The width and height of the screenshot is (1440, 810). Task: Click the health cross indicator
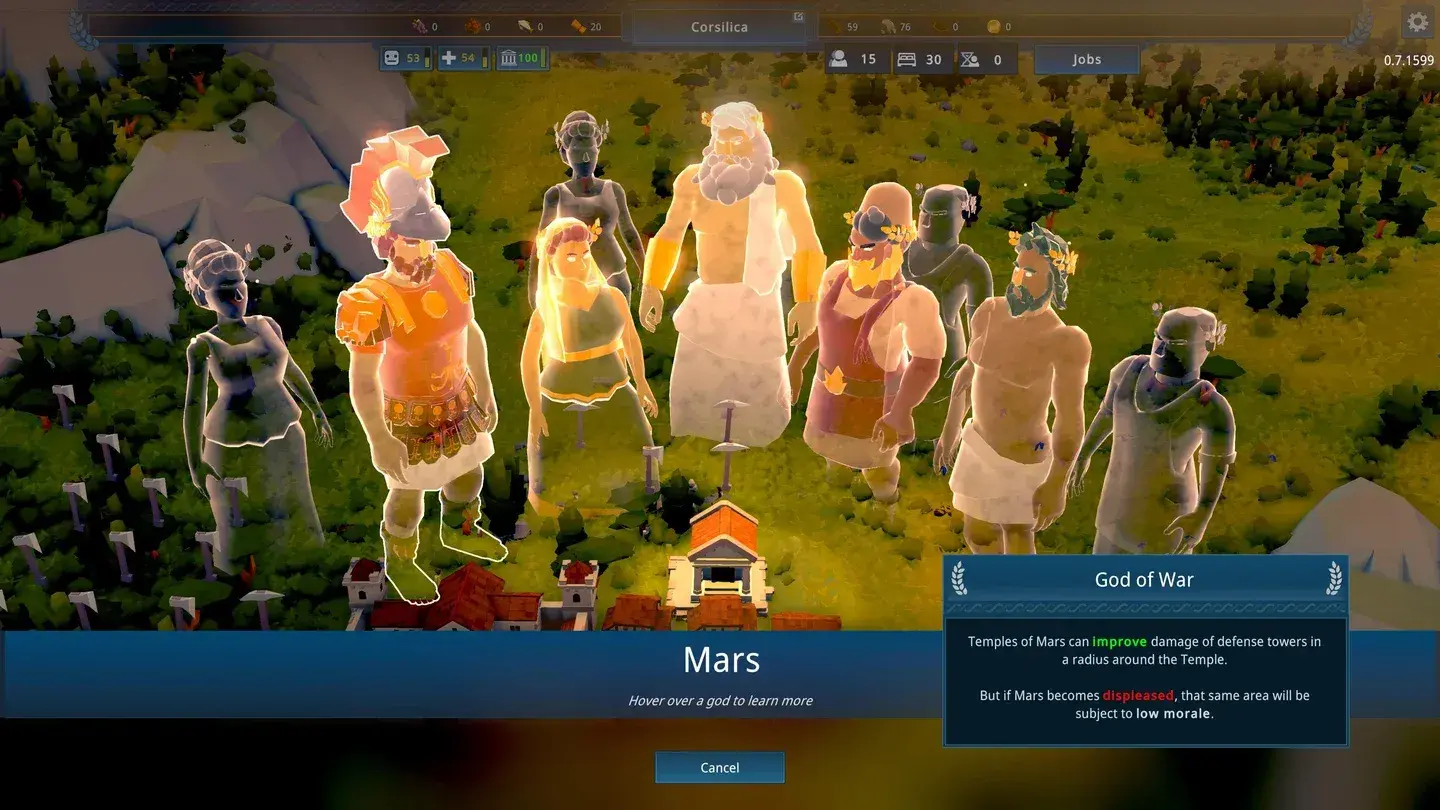(460, 58)
